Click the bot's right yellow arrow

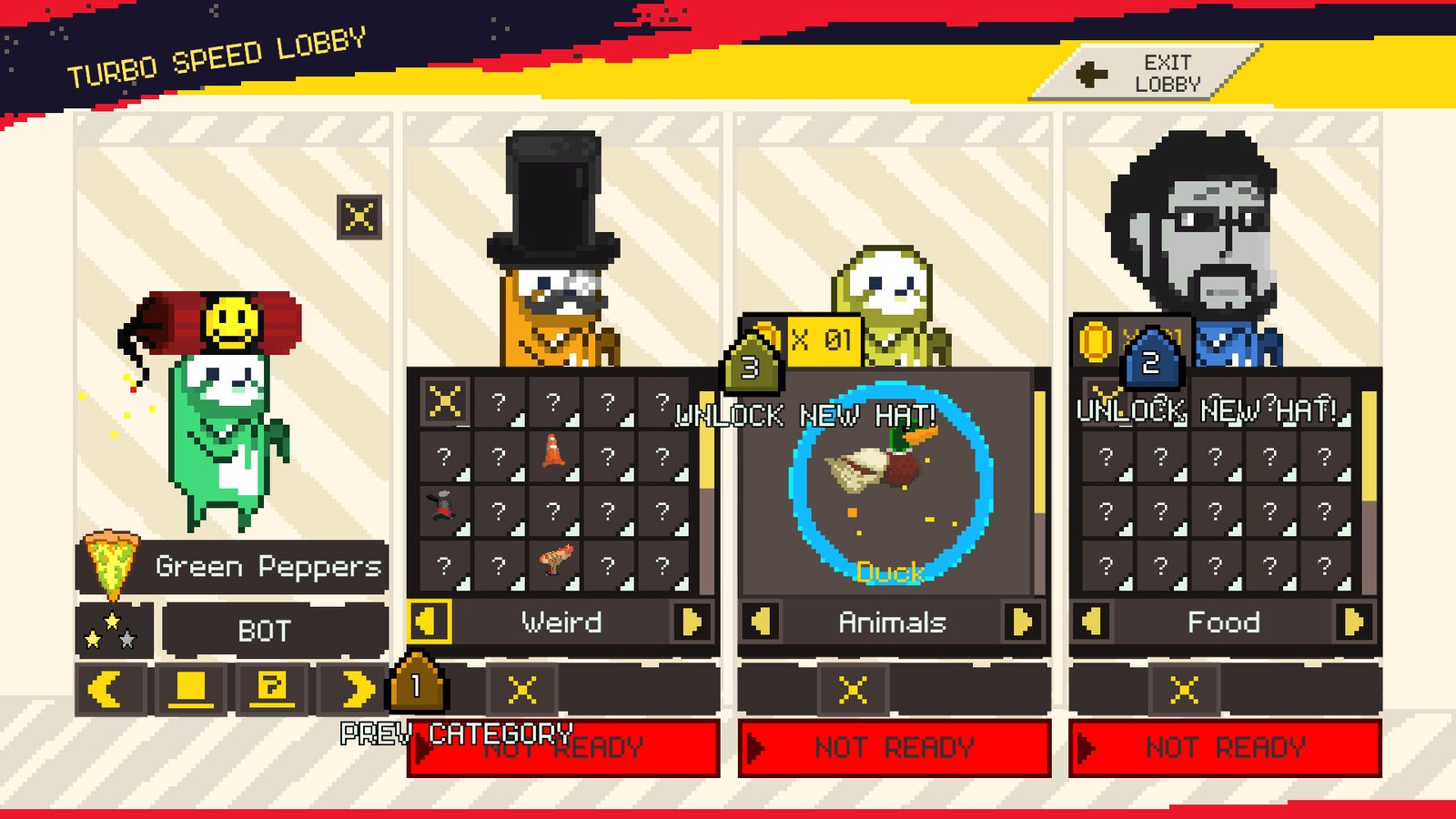tap(356, 689)
